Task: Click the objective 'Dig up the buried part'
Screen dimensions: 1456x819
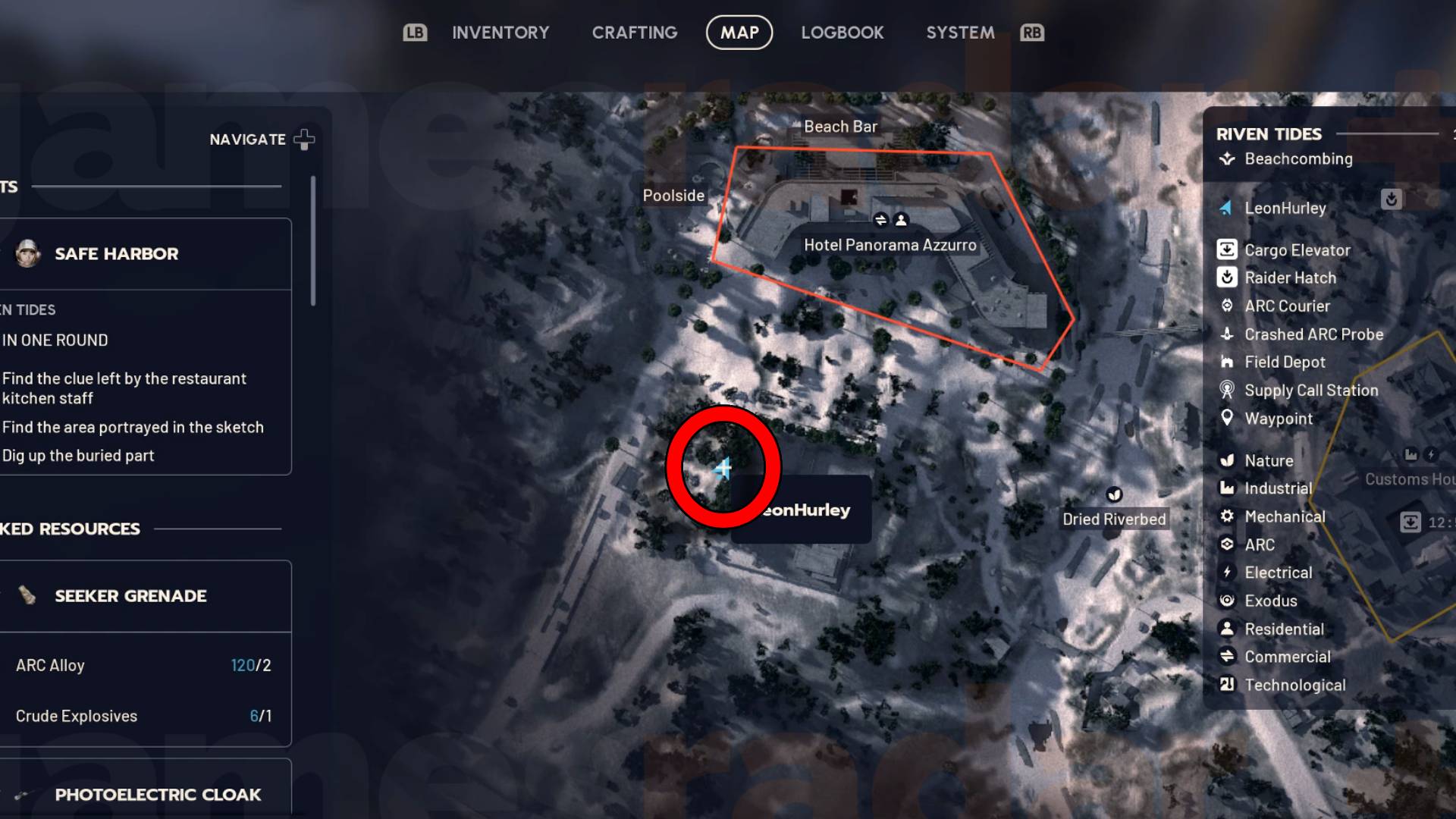Action: (77, 455)
